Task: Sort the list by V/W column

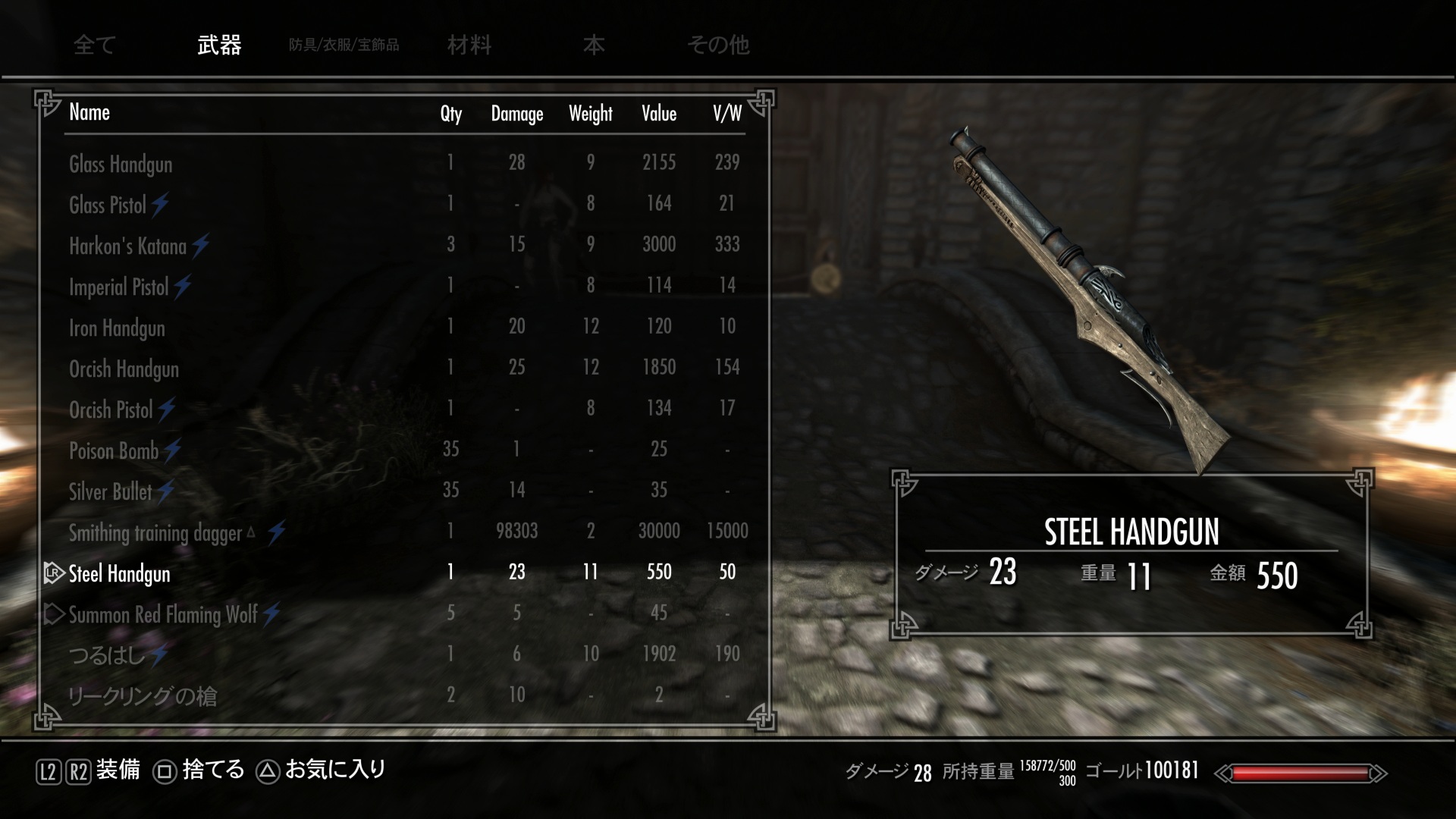Action: [x=726, y=114]
